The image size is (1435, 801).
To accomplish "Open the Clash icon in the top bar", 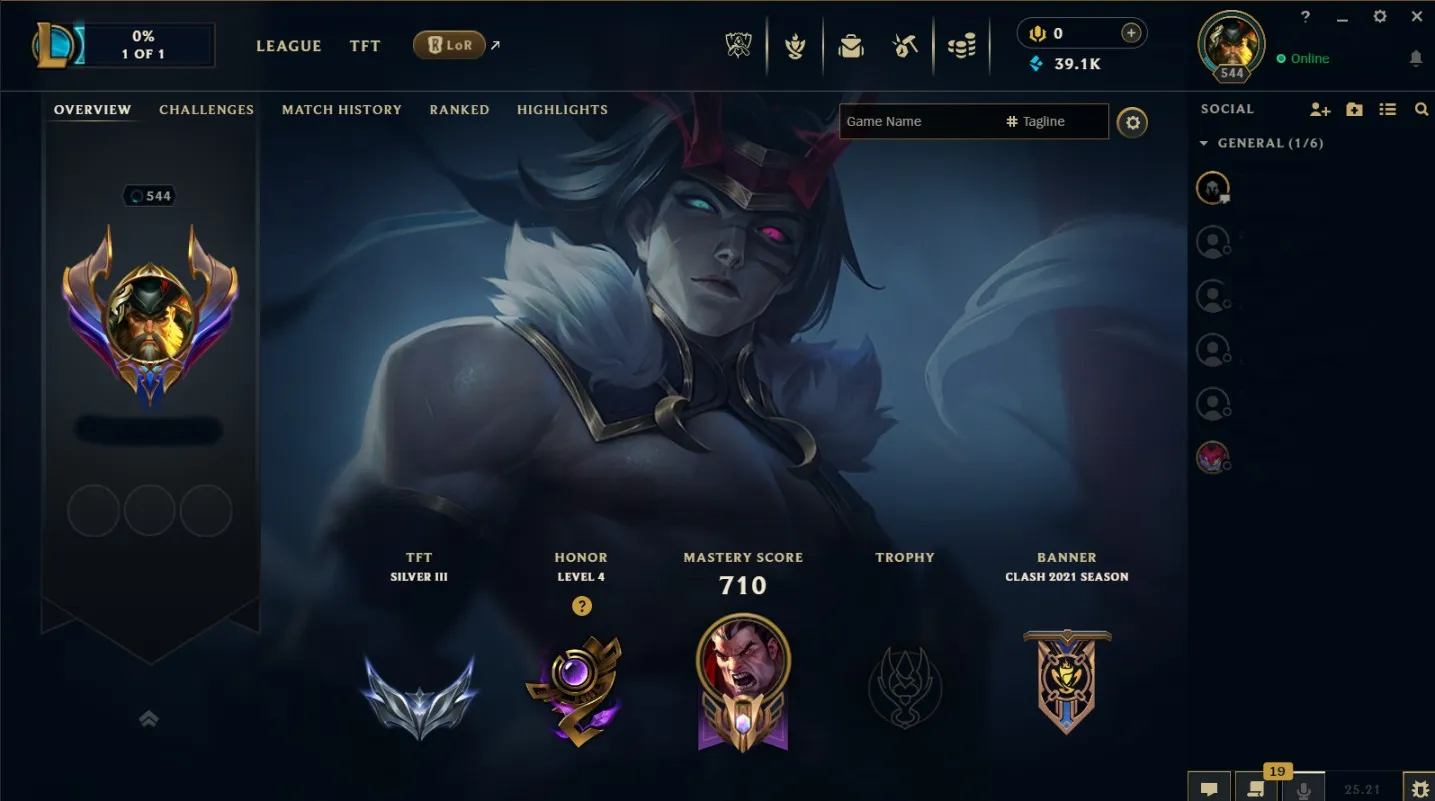I will (795, 45).
